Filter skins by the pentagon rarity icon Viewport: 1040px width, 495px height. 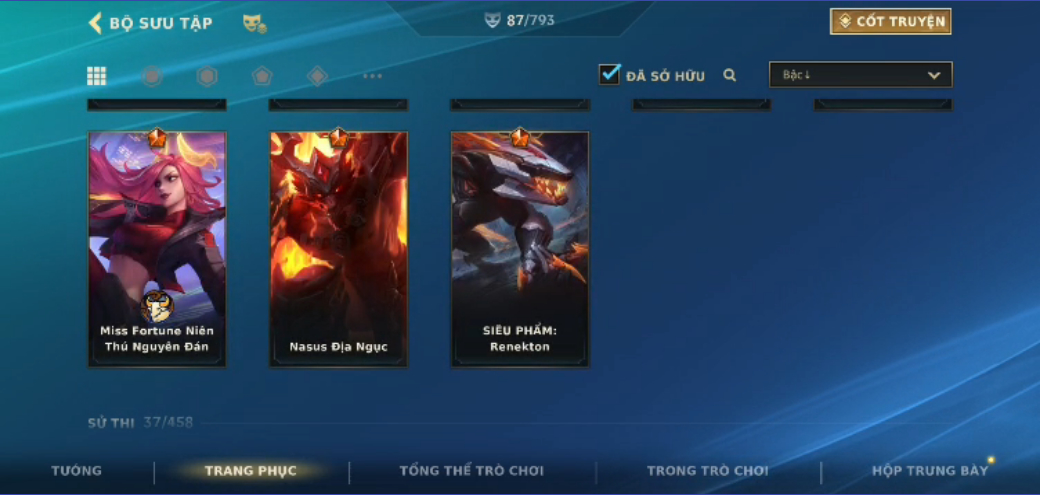coord(262,76)
